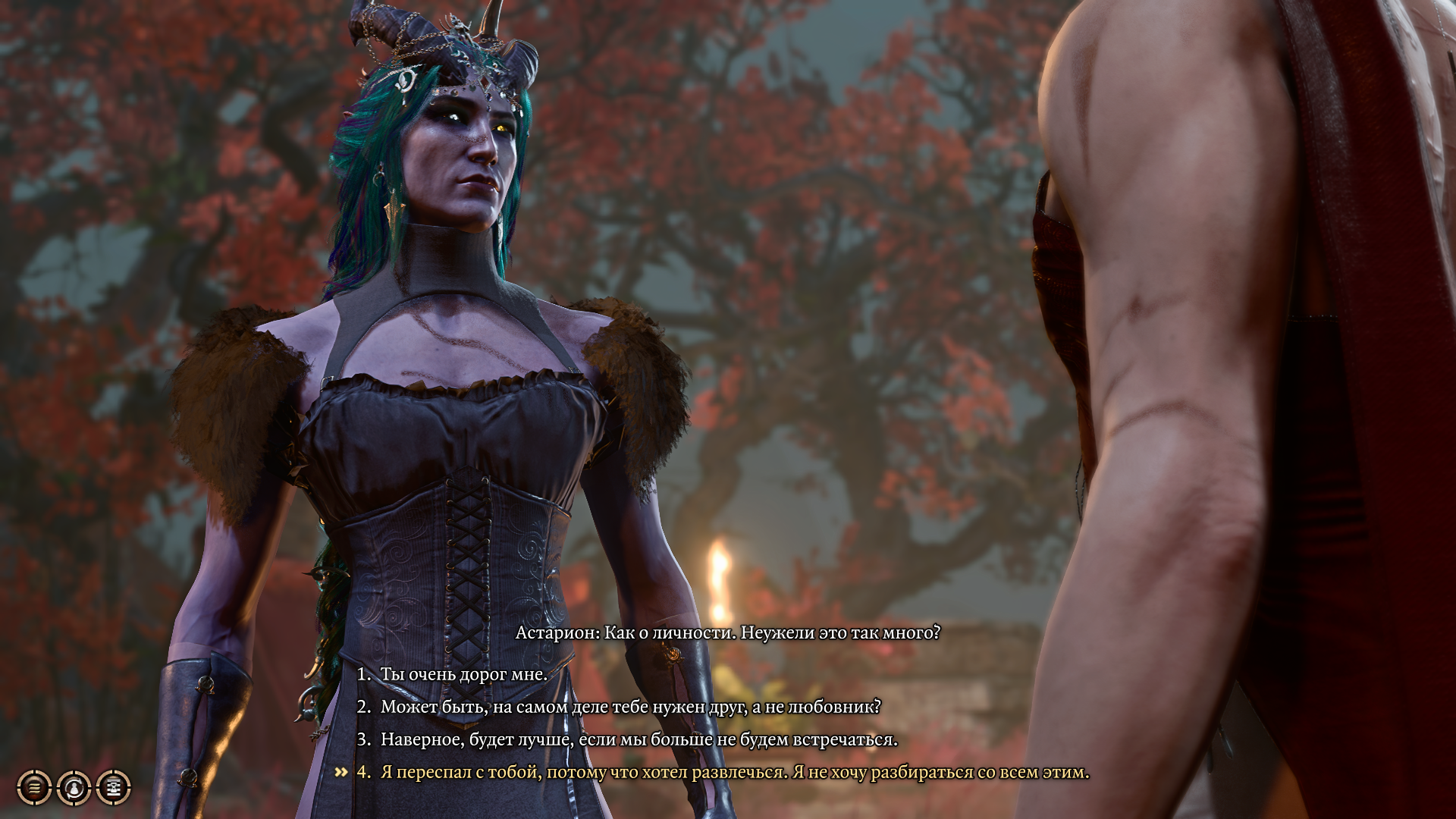The image size is (1456, 819).
Task: Open the dialogue history hourglass icon
Action: pyautogui.click(x=114, y=788)
